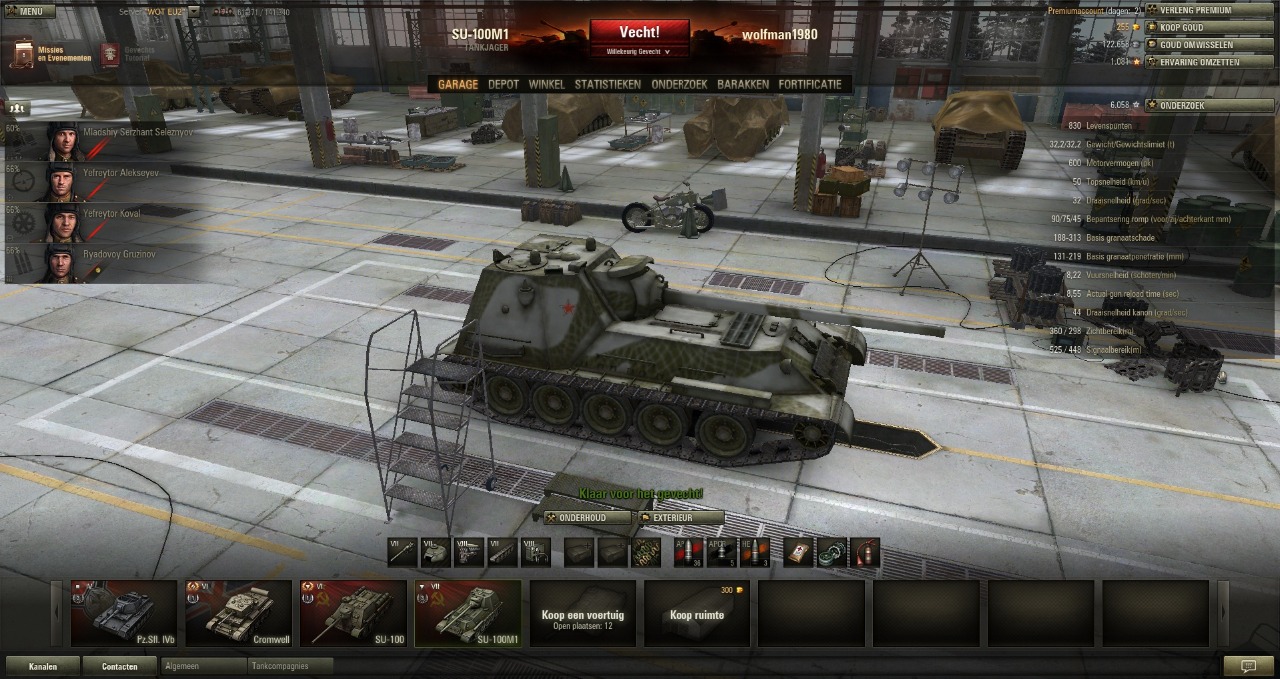Image resolution: width=1280 pixels, height=679 pixels.
Task: Show the Statistieken tab
Action: pyautogui.click(x=607, y=85)
